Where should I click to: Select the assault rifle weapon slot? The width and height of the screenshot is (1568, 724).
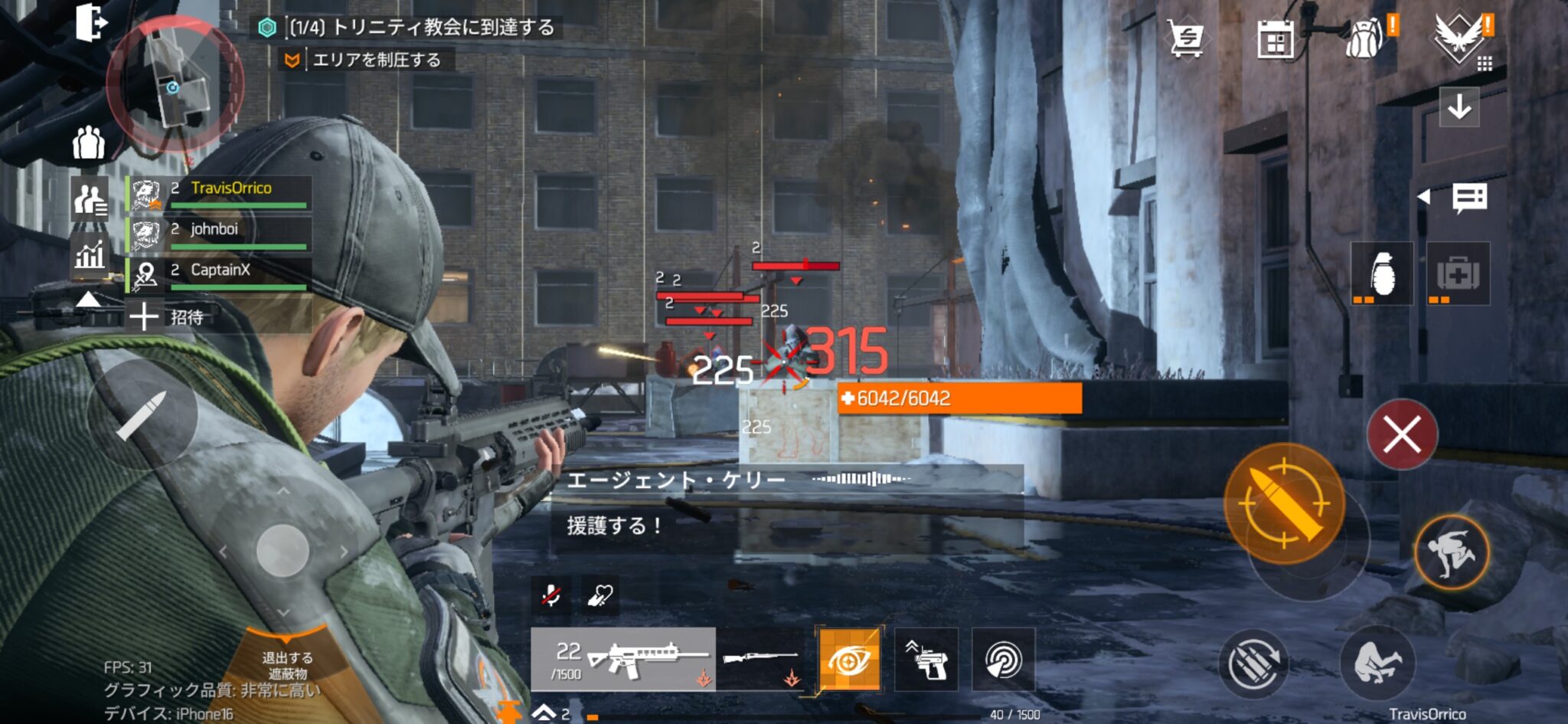click(x=623, y=660)
